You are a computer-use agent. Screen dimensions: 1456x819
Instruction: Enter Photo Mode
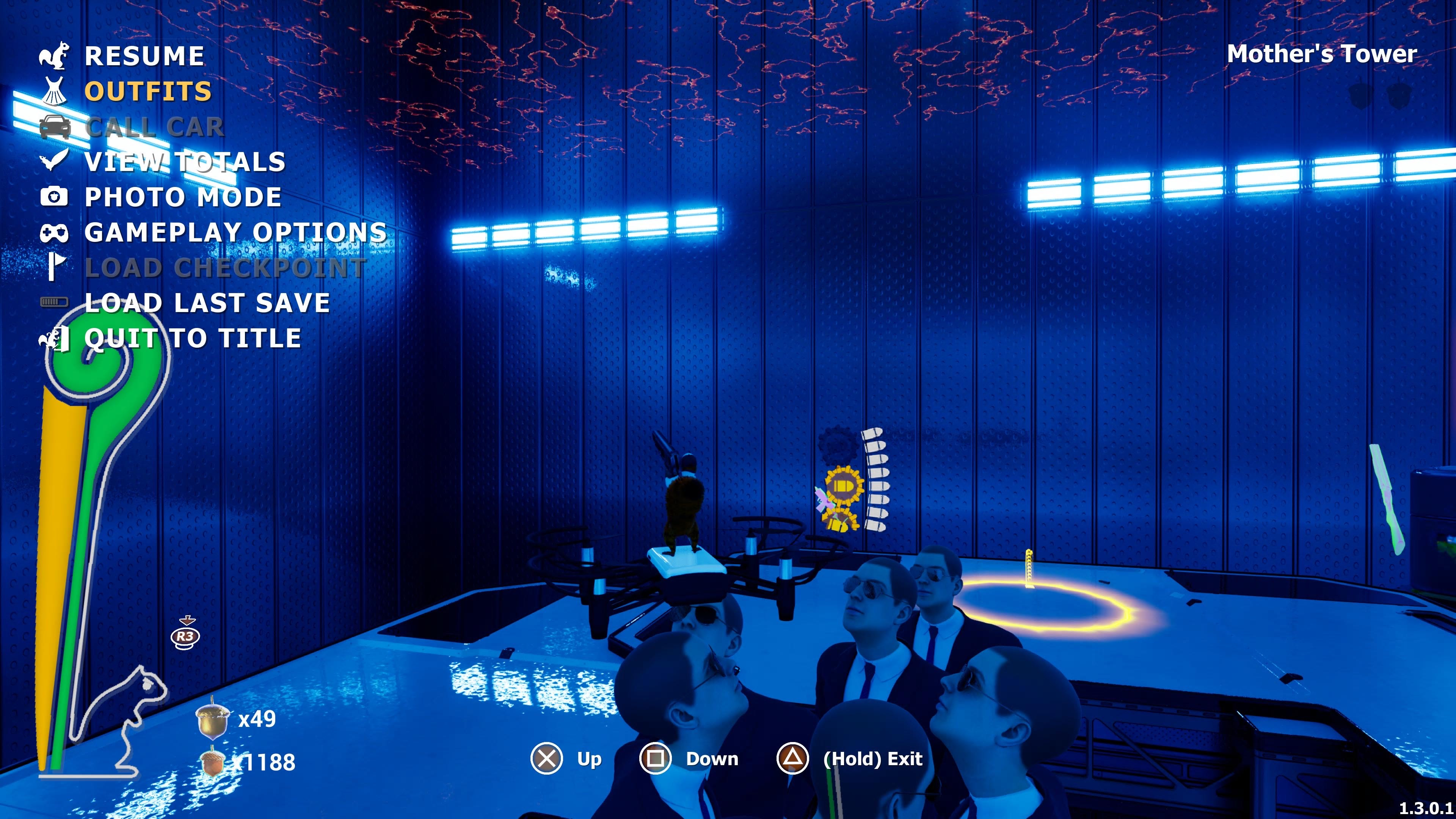pos(182,197)
